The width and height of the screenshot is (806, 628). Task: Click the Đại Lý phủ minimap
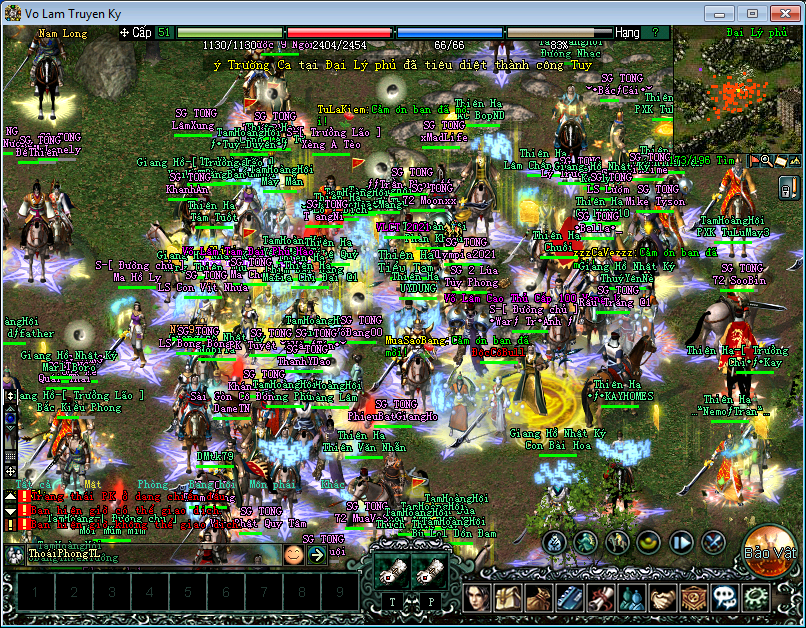click(x=738, y=90)
